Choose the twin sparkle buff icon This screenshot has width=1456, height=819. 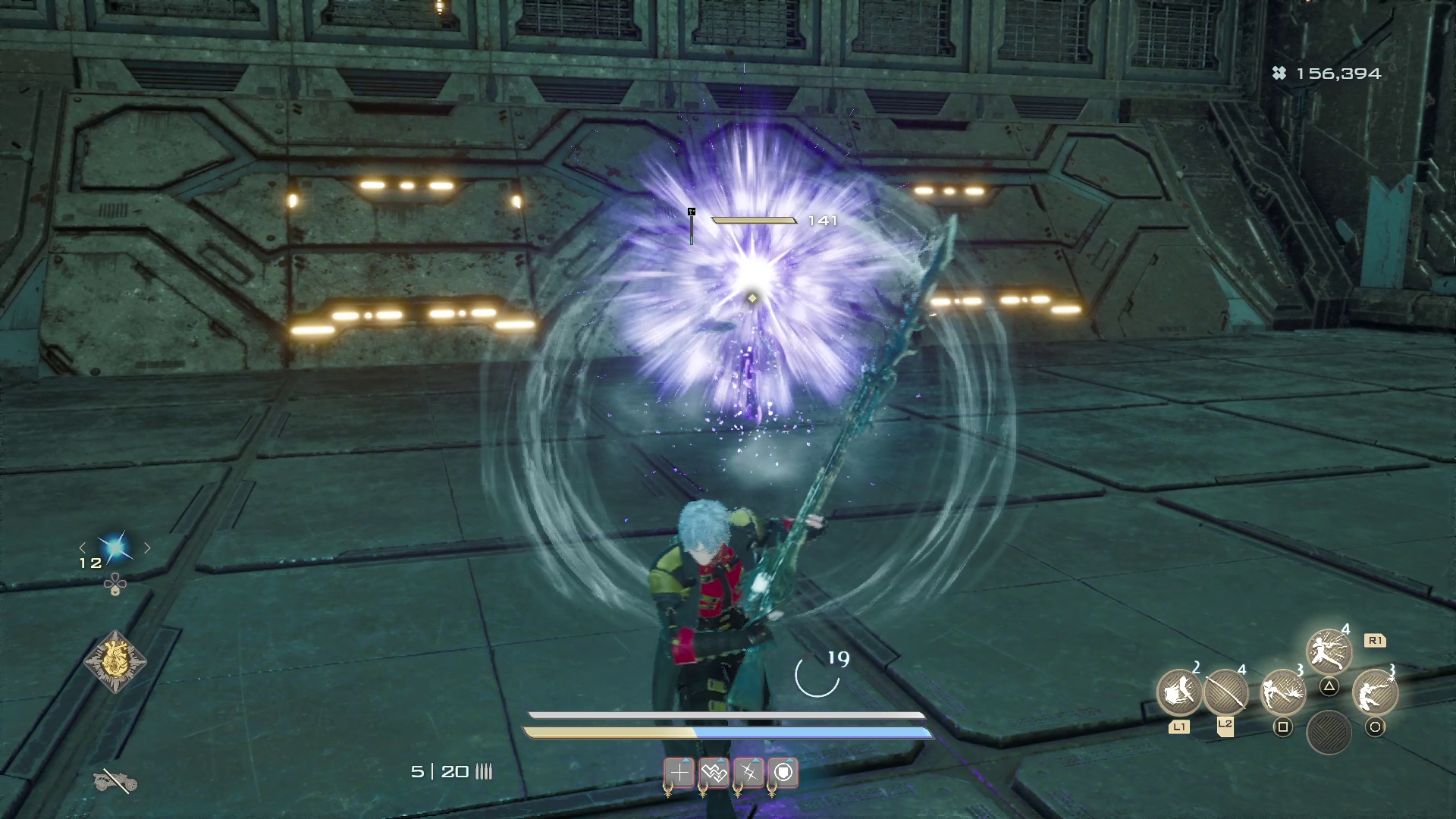pos(748,773)
